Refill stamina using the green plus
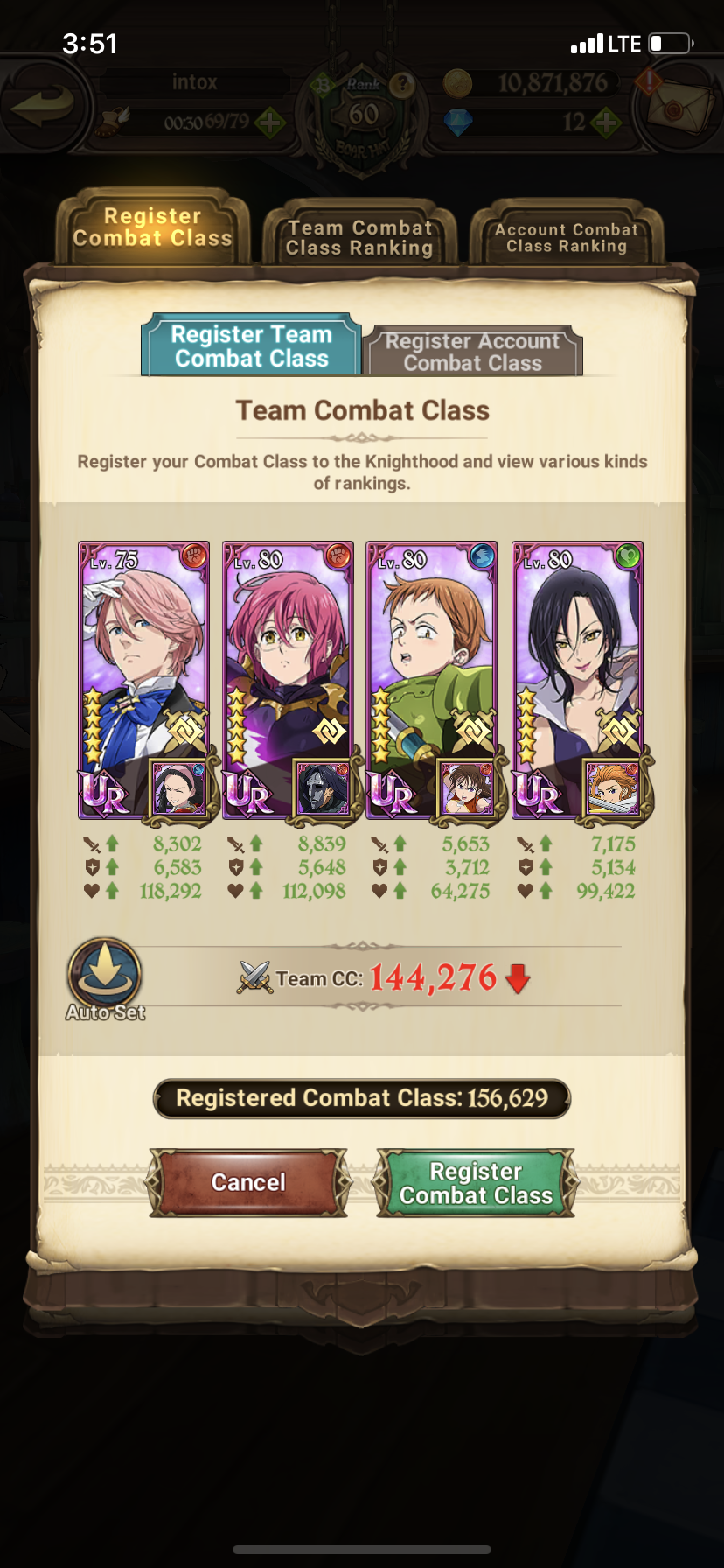The height and width of the screenshot is (1568, 724). click(x=270, y=122)
